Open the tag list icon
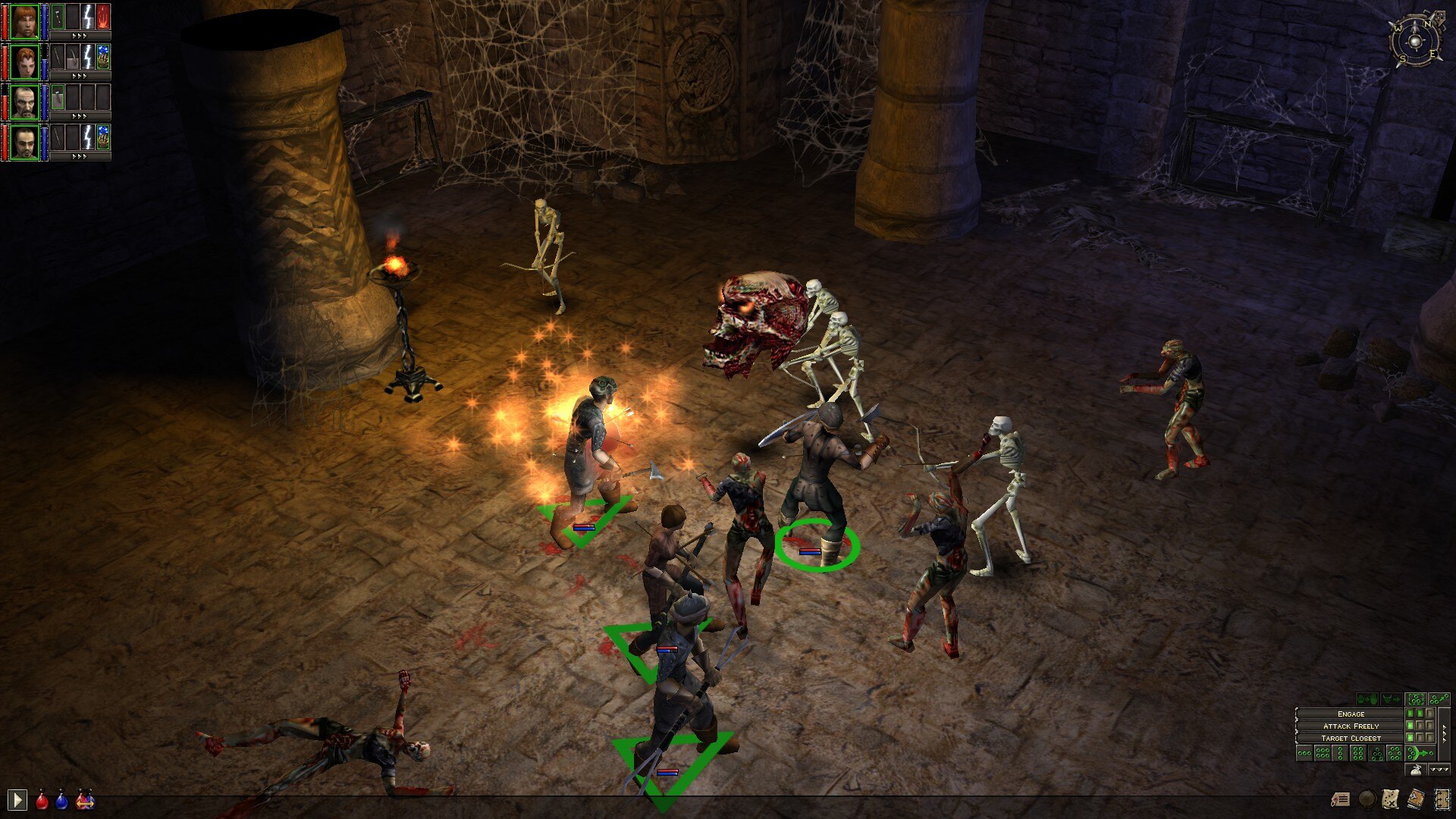Image resolution: width=1456 pixels, height=819 pixels. click(x=1341, y=799)
